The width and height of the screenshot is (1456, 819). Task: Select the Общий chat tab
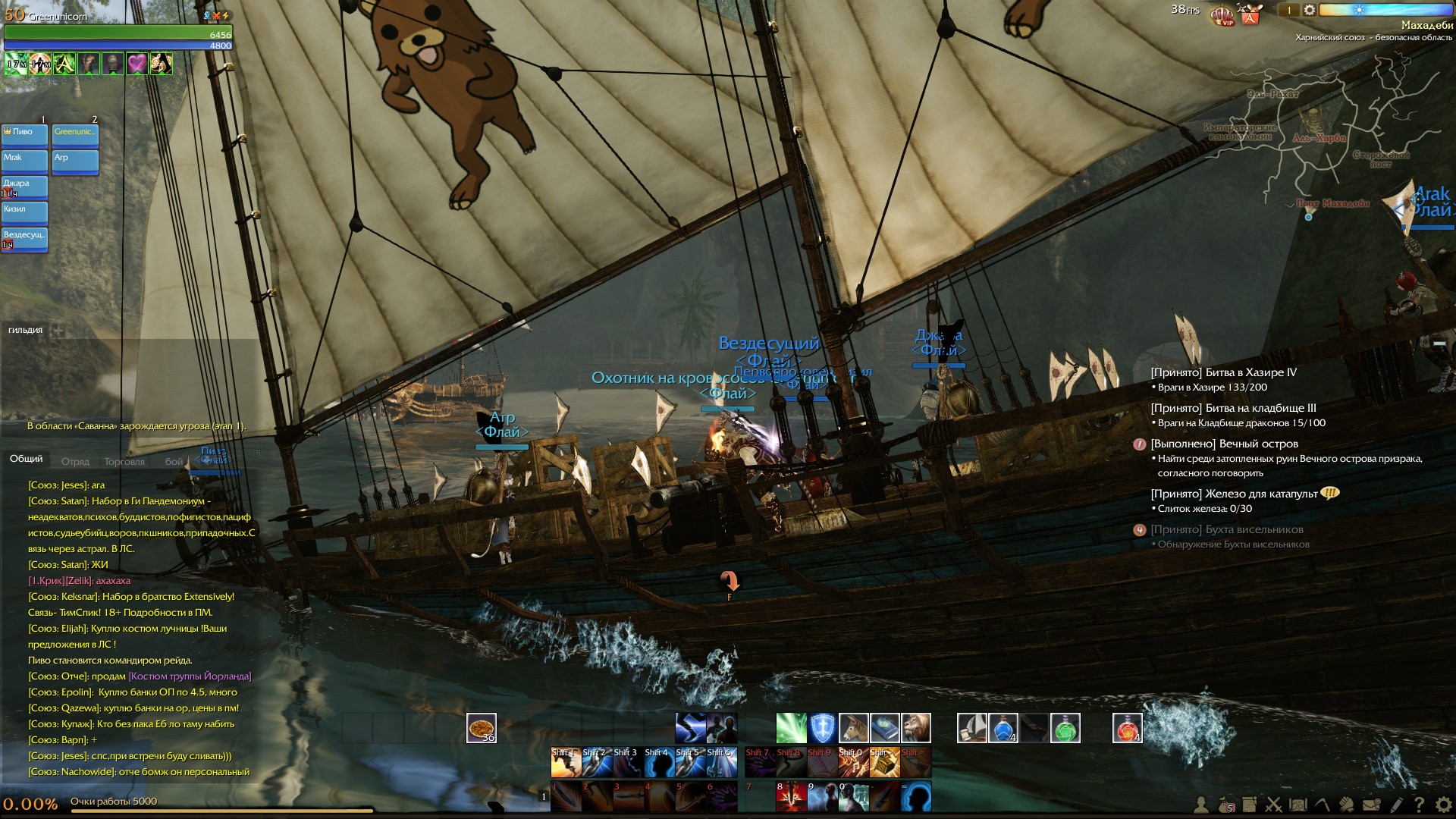[x=26, y=459]
